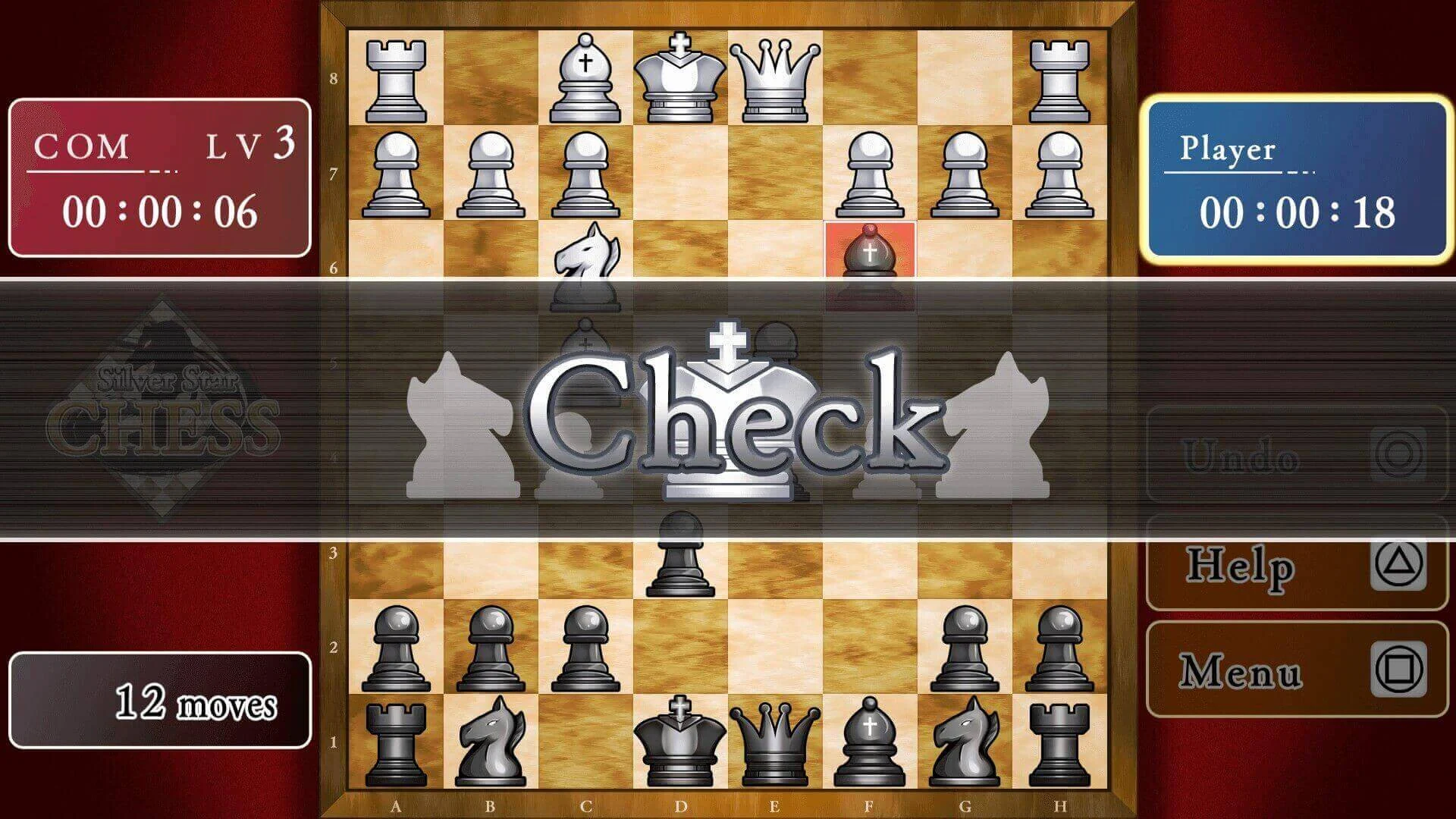Select the white rook on A8
Screen dimensions: 1456x819
coord(397,76)
